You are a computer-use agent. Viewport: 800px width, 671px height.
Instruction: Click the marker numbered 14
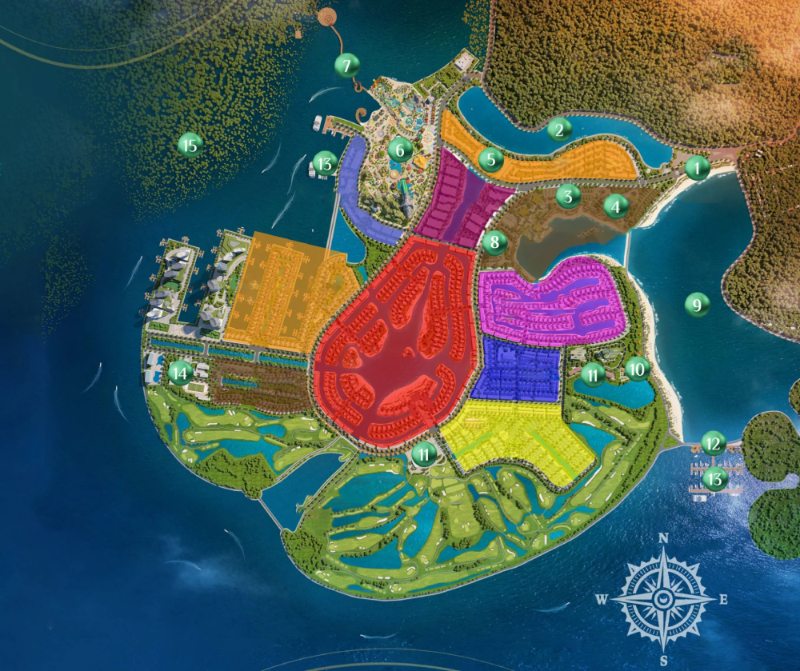pyautogui.click(x=180, y=373)
